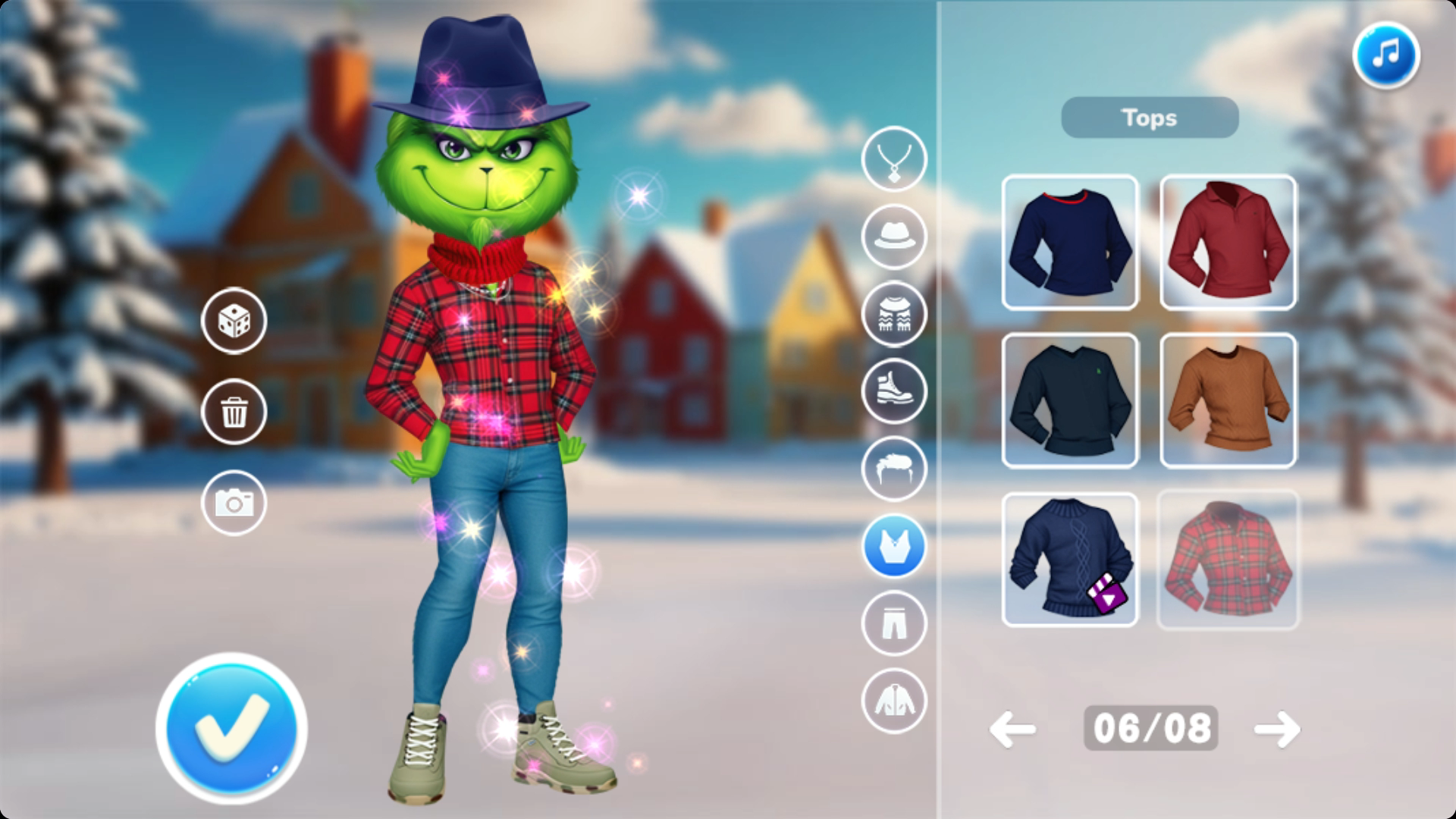The height and width of the screenshot is (819, 1456).
Task: Go to the next page of tops
Action: coord(1277,730)
